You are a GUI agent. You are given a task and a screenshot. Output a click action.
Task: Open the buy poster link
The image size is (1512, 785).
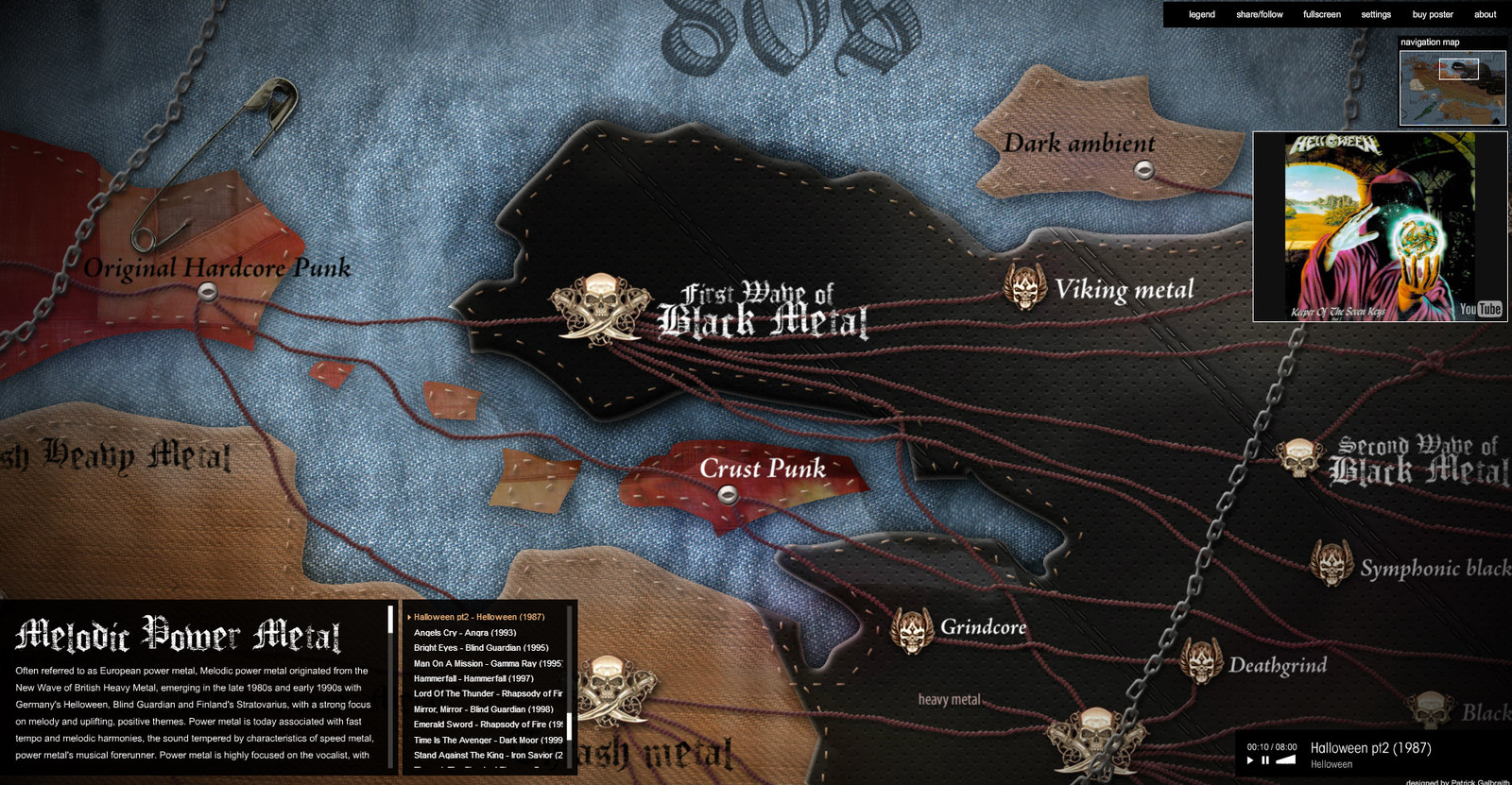click(x=1432, y=14)
